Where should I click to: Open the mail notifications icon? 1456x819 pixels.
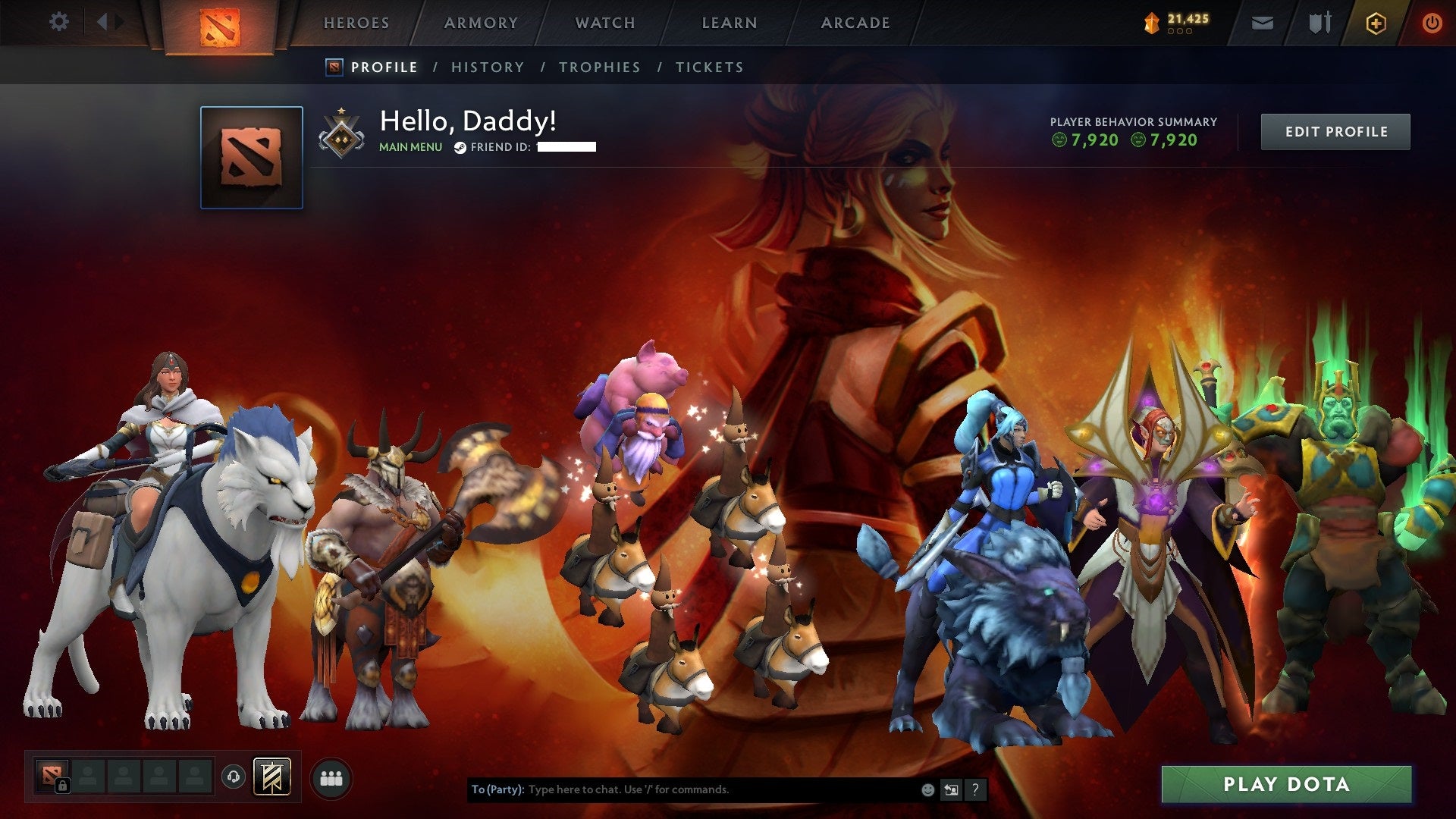tap(1261, 23)
